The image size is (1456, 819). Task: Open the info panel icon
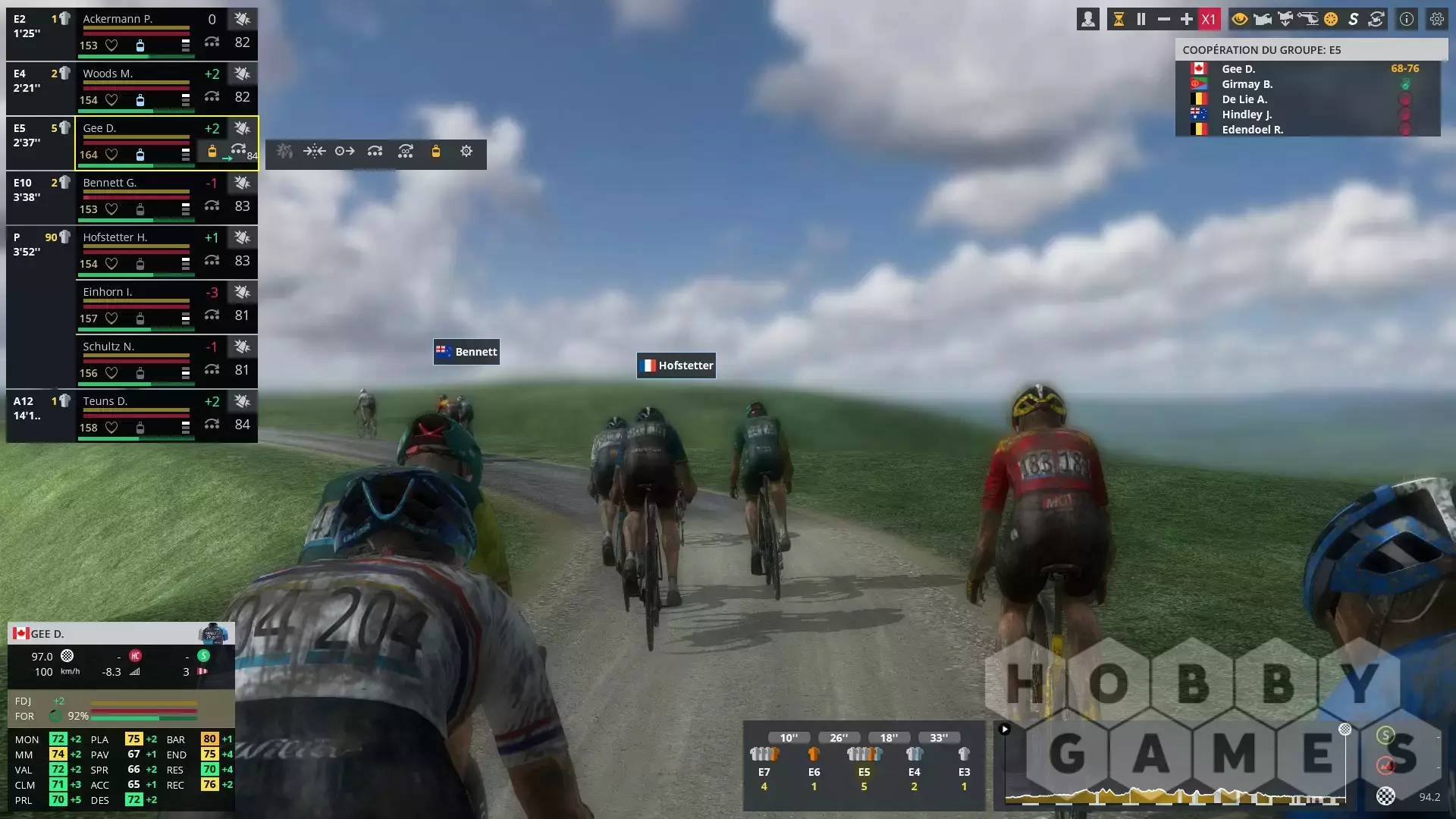1406,20
